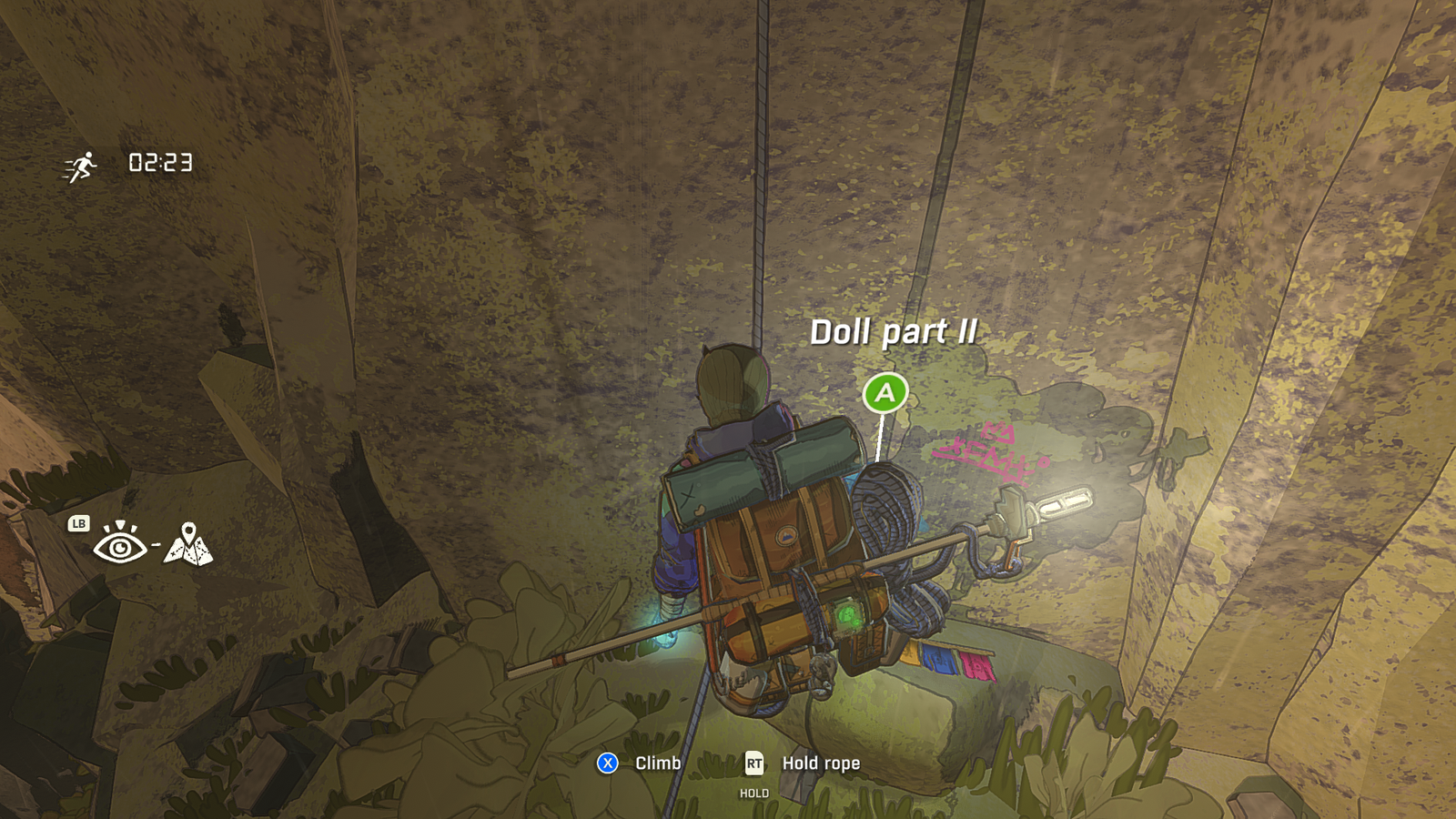
Task: Select the Doll part II pickup label
Action: coord(894,332)
